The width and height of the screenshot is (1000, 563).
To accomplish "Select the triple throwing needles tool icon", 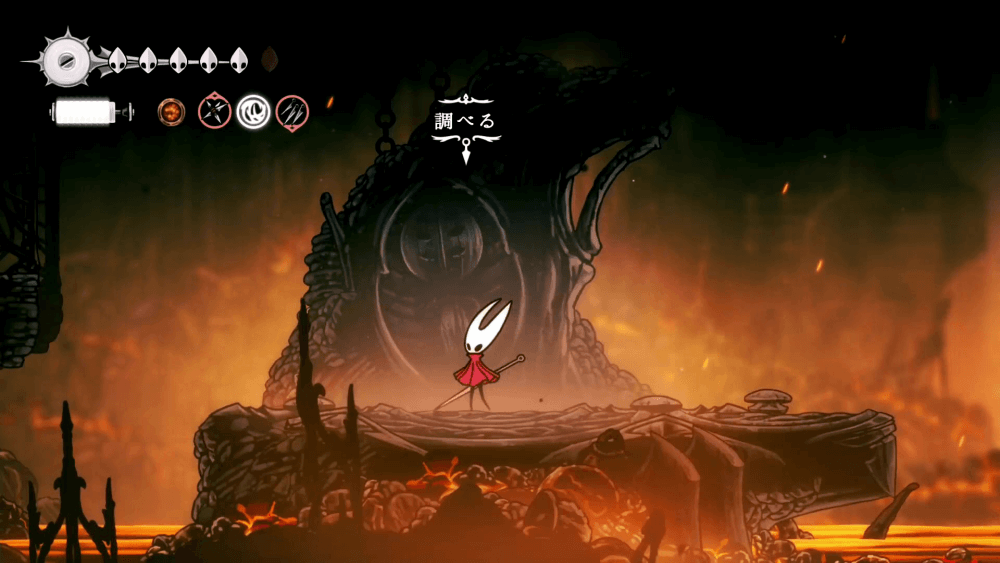I will tap(292, 111).
